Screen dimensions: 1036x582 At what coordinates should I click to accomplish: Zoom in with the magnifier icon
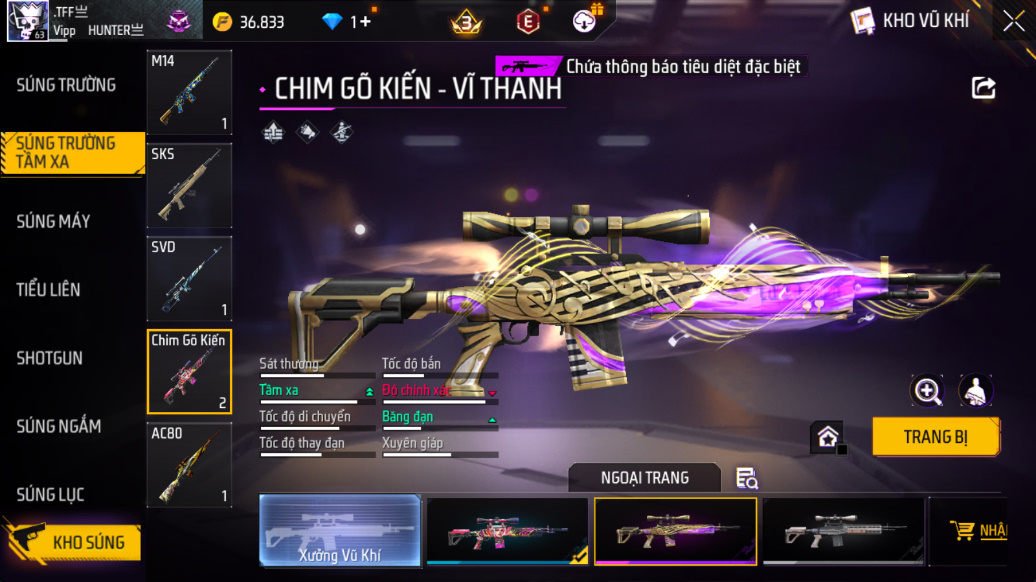click(x=927, y=391)
